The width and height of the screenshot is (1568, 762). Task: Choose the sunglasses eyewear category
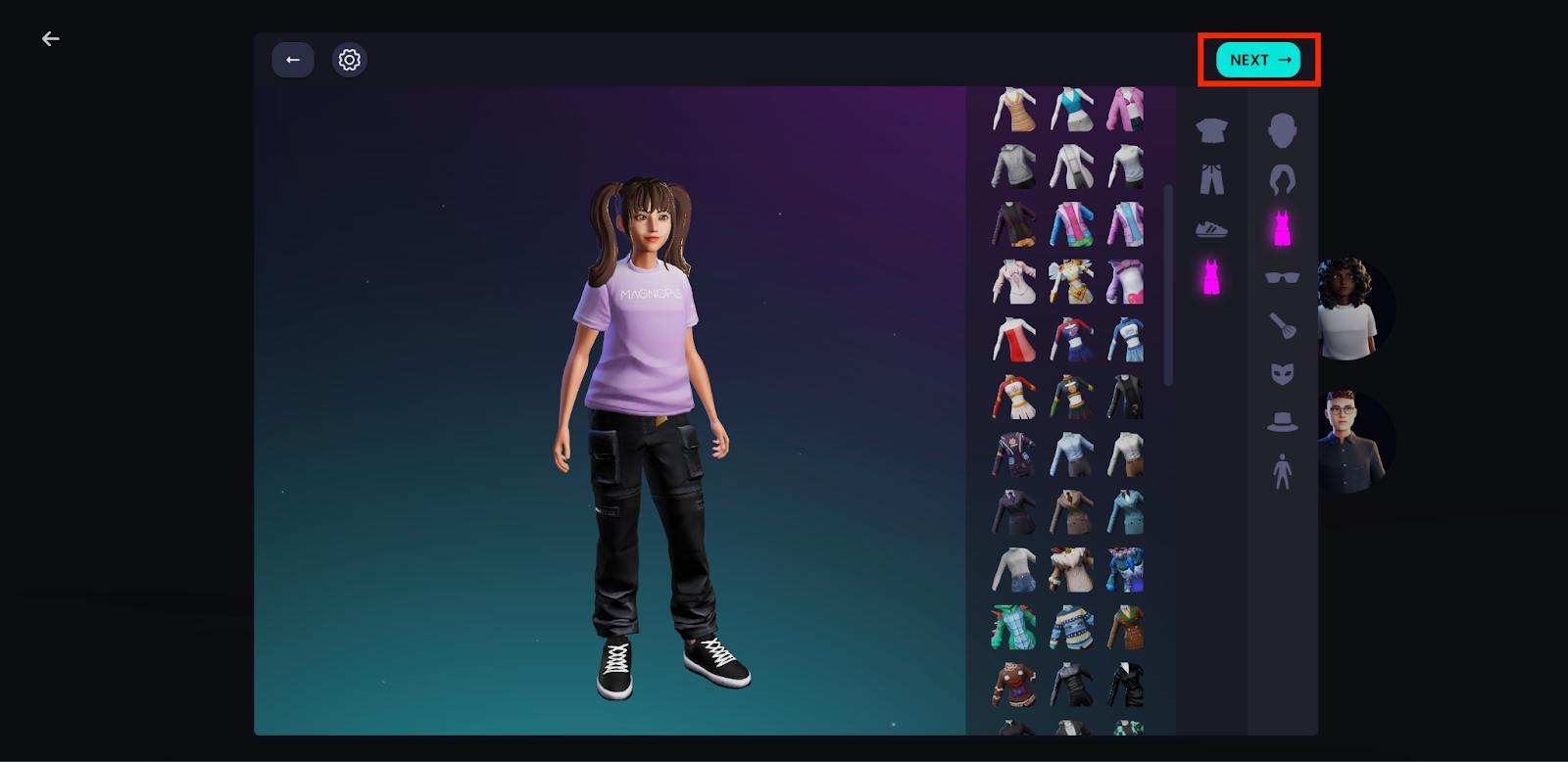(1282, 277)
